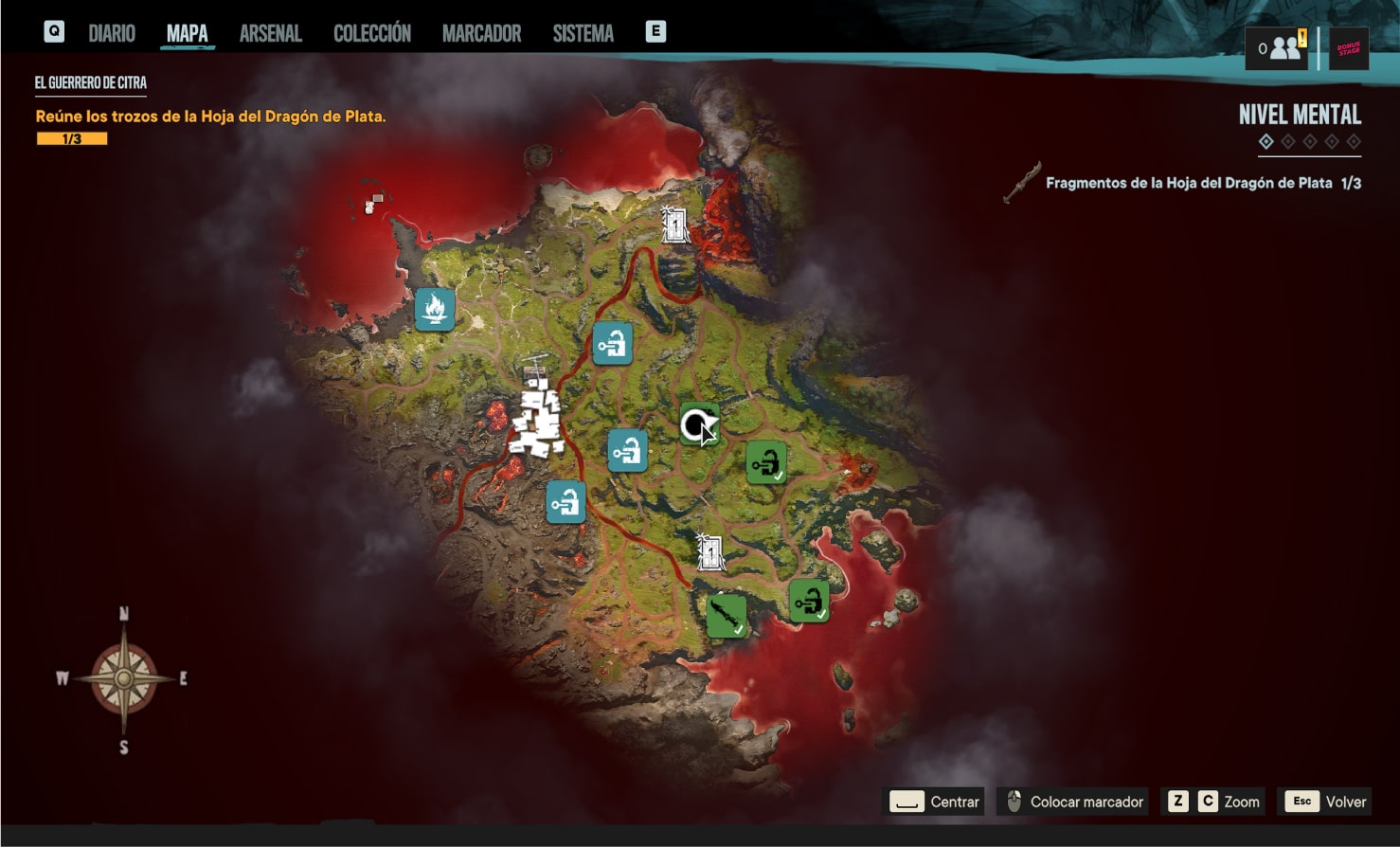Click the green checkmarked chest icon east of center
Screen dimensions: 1400x847
click(x=765, y=463)
